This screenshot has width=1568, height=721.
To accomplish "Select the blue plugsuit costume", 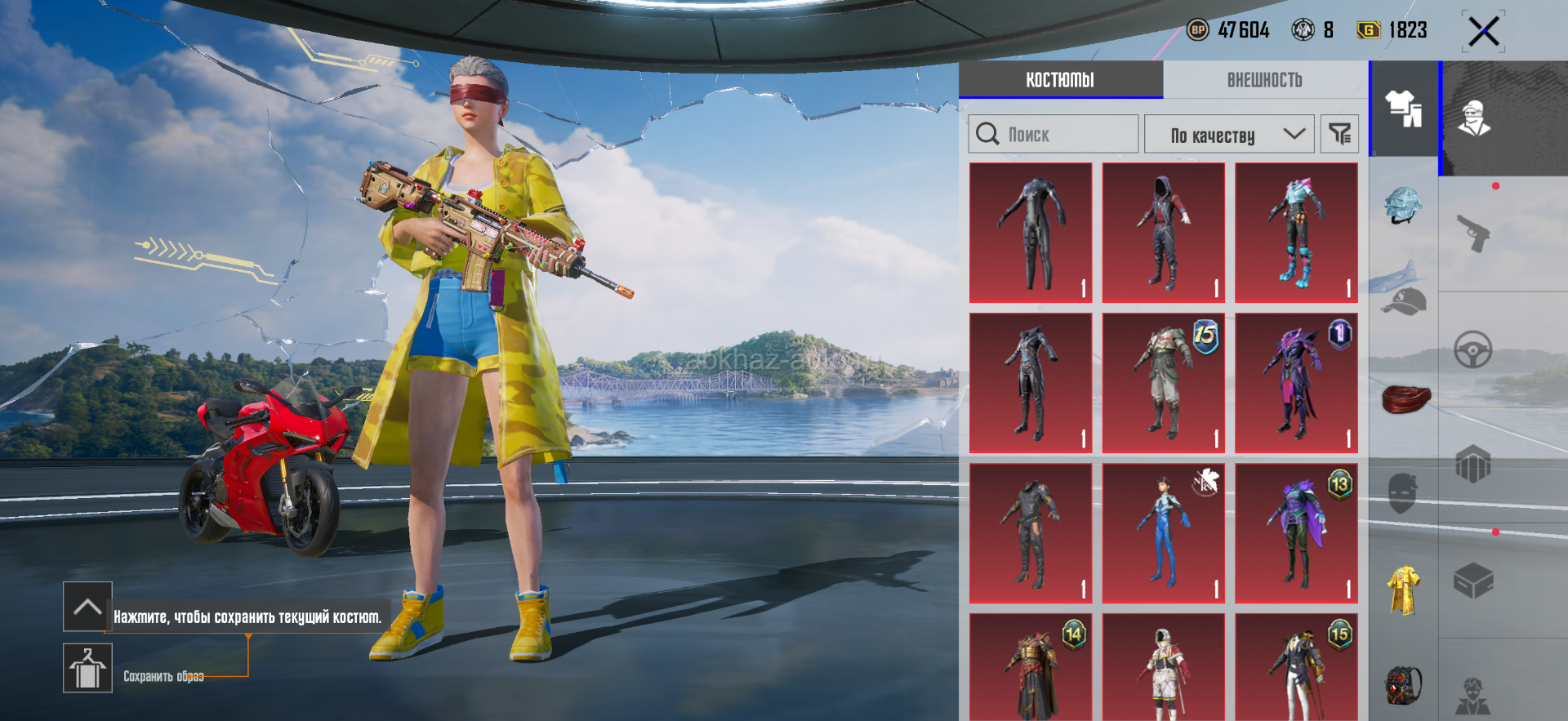I will tap(1163, 533).
